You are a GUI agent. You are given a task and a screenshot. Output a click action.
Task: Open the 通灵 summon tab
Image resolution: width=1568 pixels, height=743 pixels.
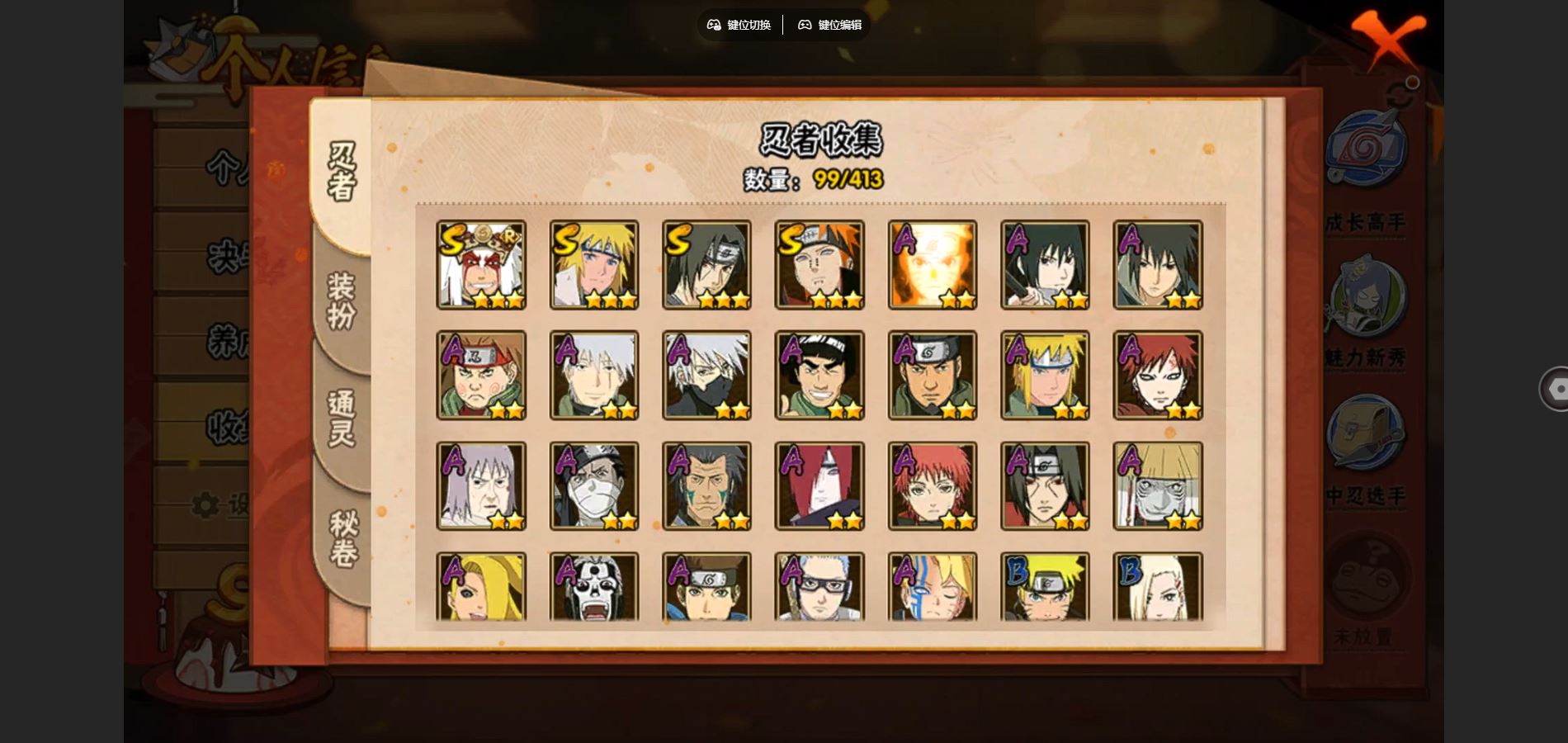coord(341,417)
